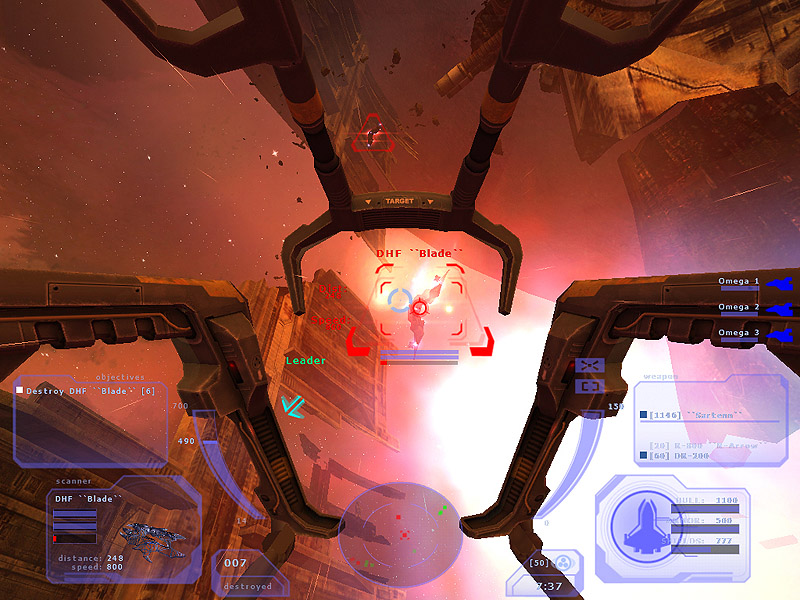The height and width of the screenshot is (600, 800).
Task: Choose the weapon entry with 1146 ammo
Action: pos(690,414)
